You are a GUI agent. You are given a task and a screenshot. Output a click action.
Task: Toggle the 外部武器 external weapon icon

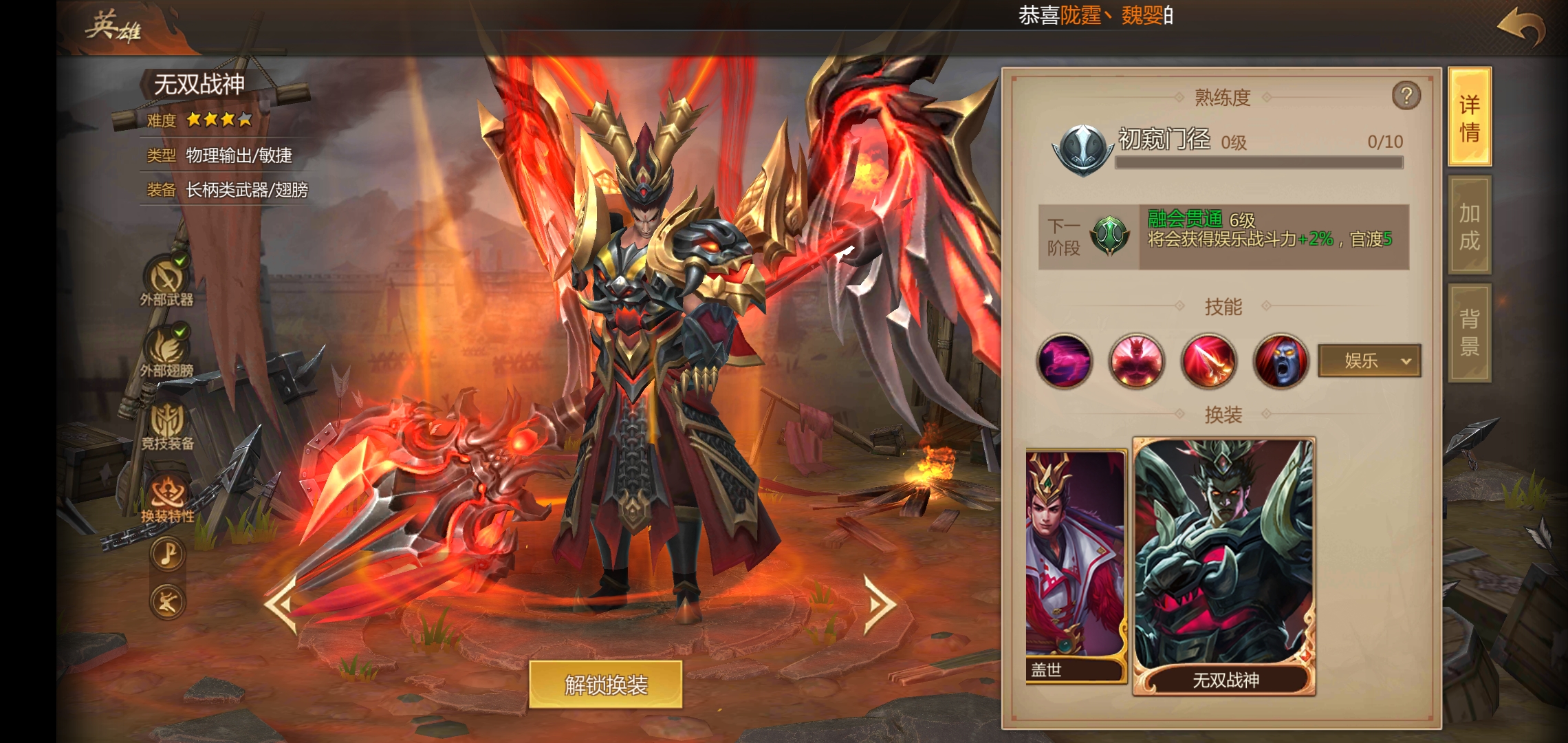166,280
